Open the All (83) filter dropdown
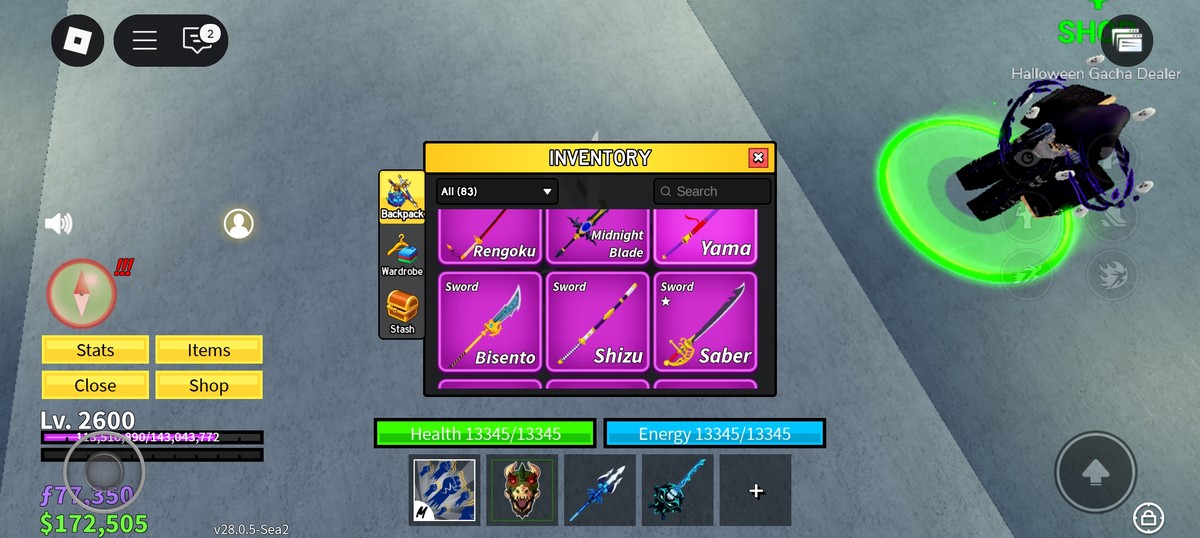This screenshot has width=1200, height=538. pos(497,191)
